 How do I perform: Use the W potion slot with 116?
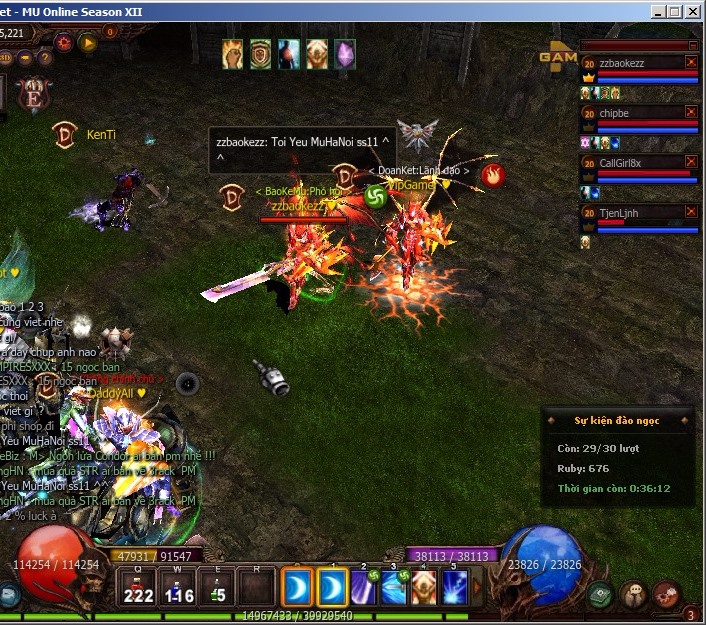(178, 587)
